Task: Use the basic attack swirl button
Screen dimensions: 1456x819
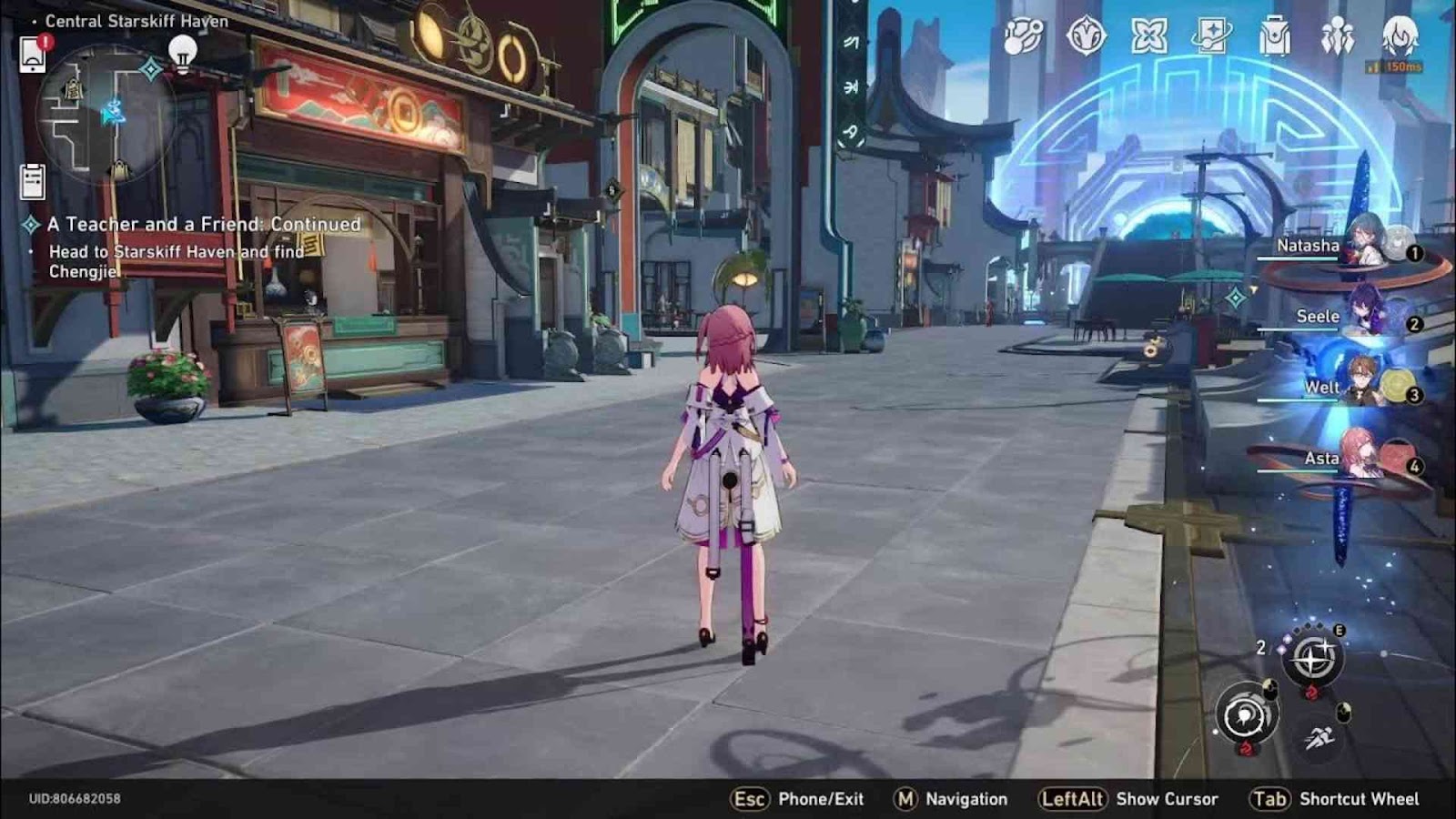Action: [x=1246, y=717]
